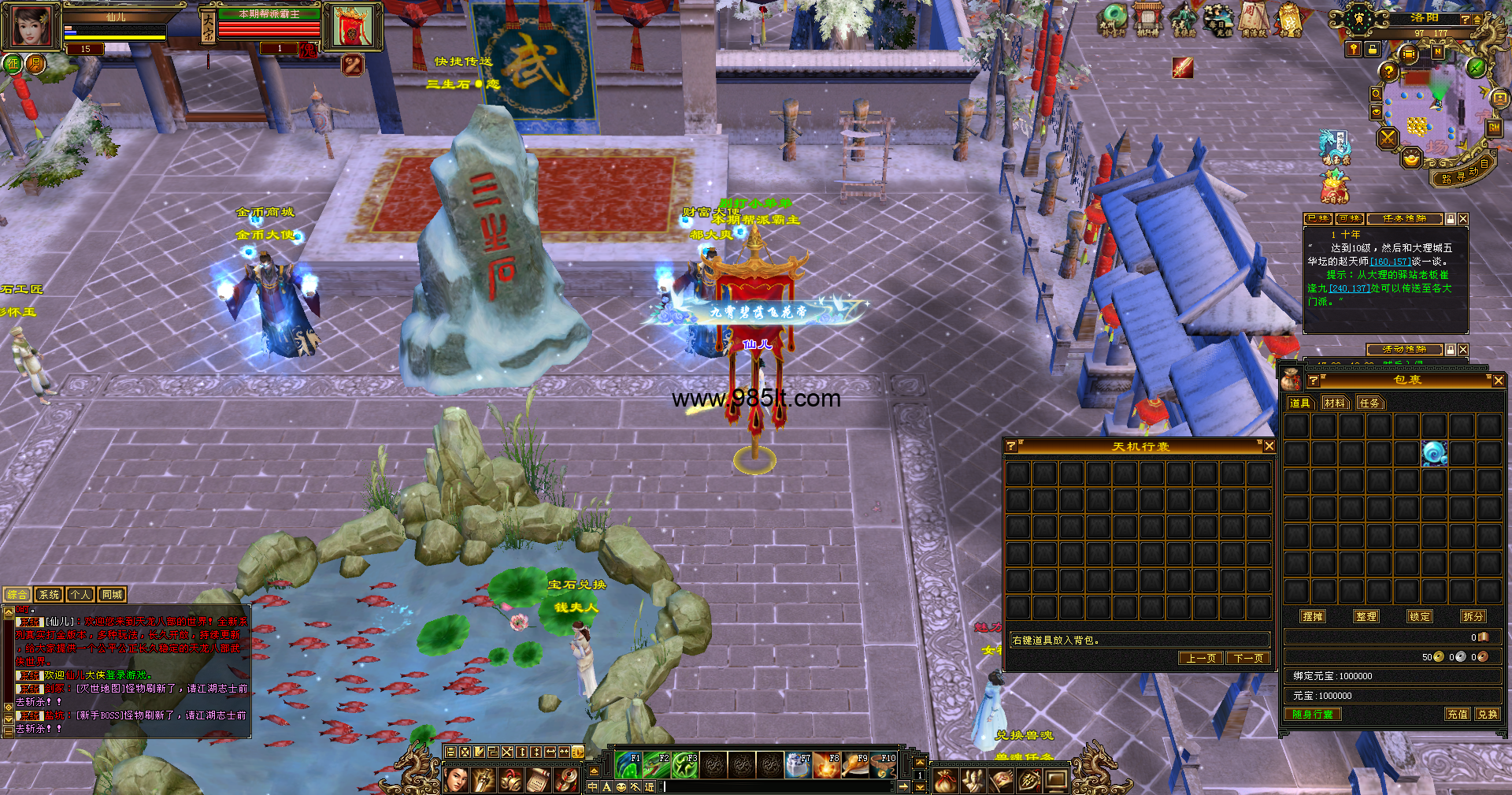Click the 整理 sort button
1512x795 pixels.
[x=1366, y=616]
